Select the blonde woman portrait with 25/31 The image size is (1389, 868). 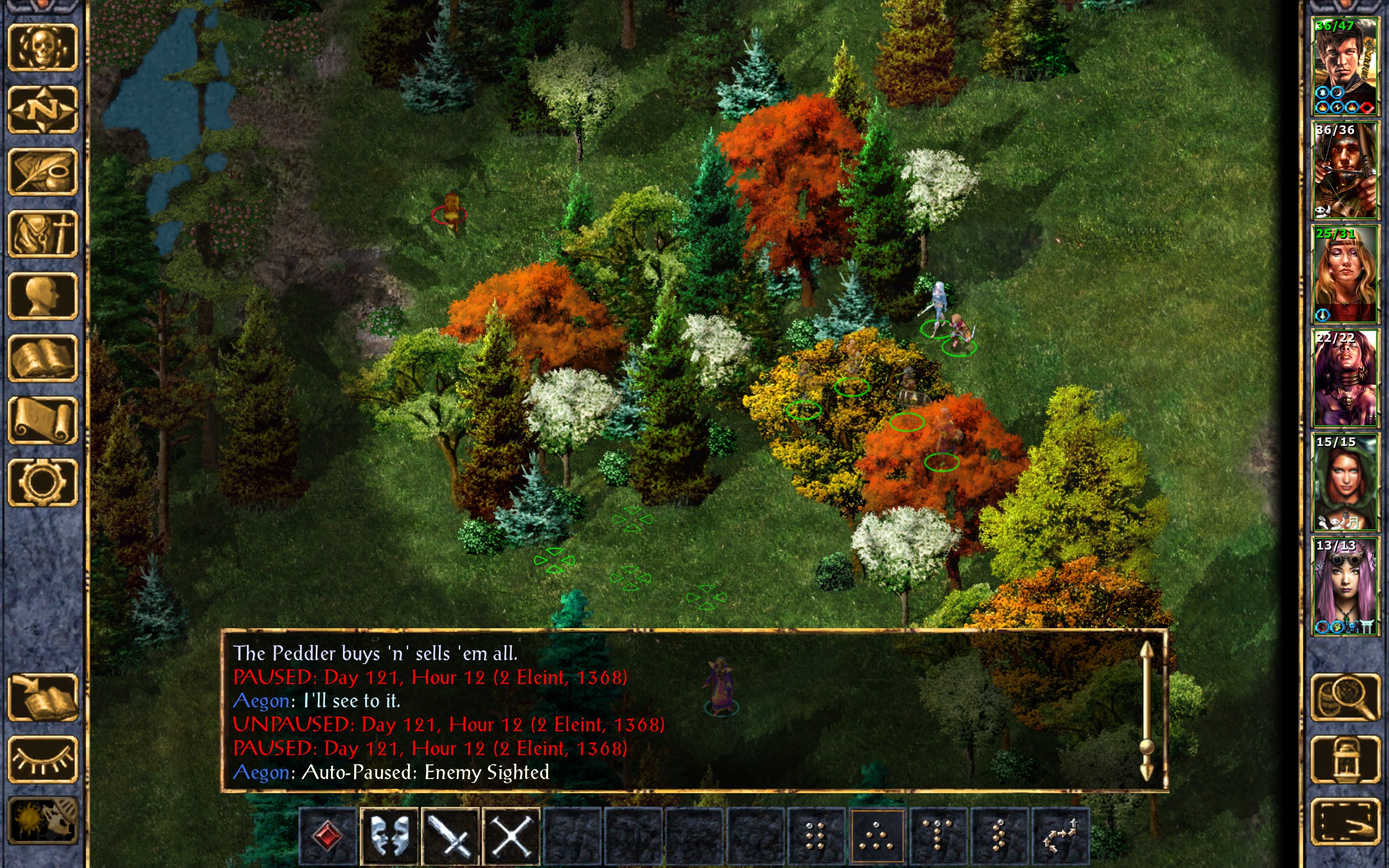point(1345,275)
